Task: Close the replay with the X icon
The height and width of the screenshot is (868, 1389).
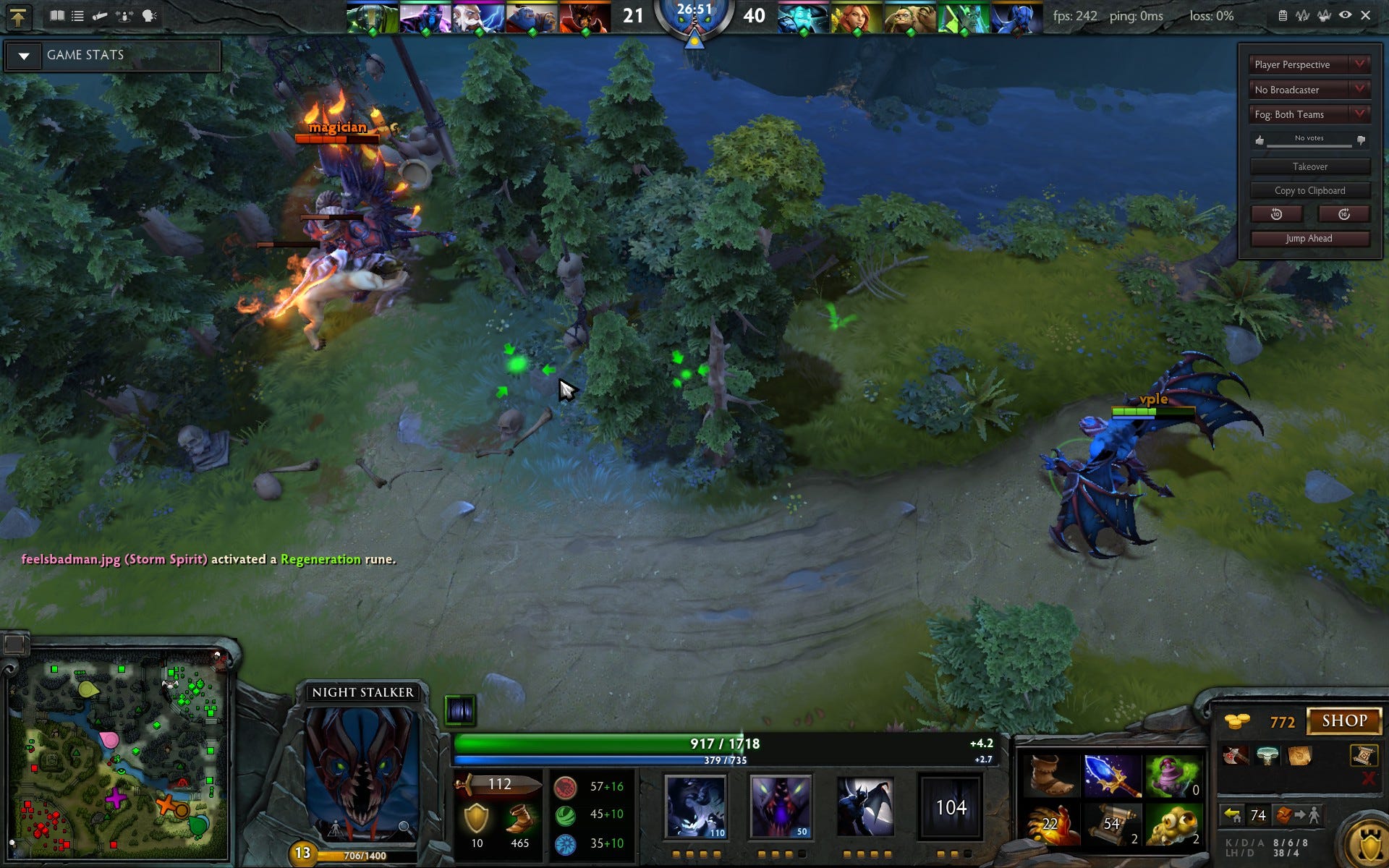Action: [1365, 15]
